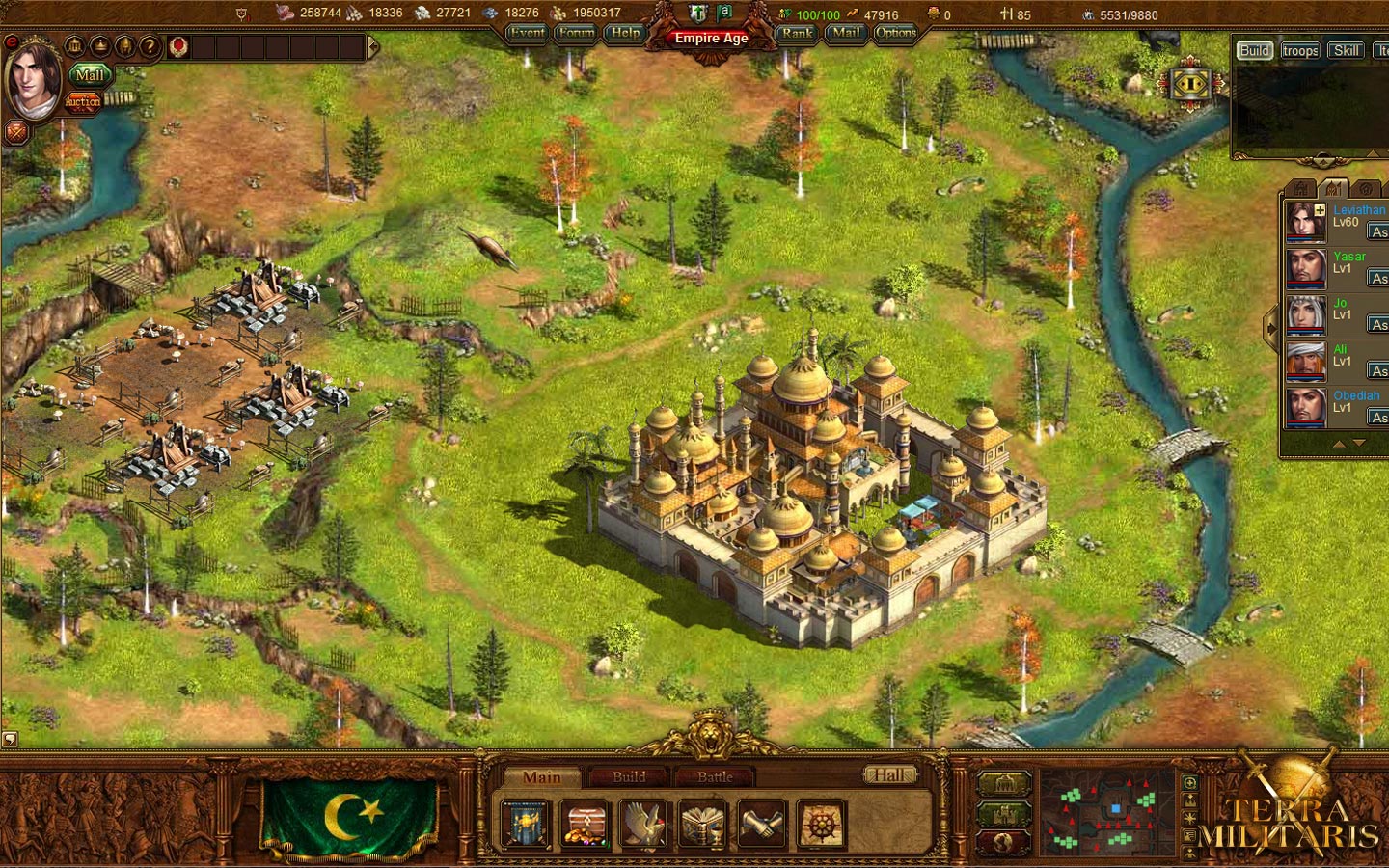
Task: Click the Event menu button
Action: (528, 33)
